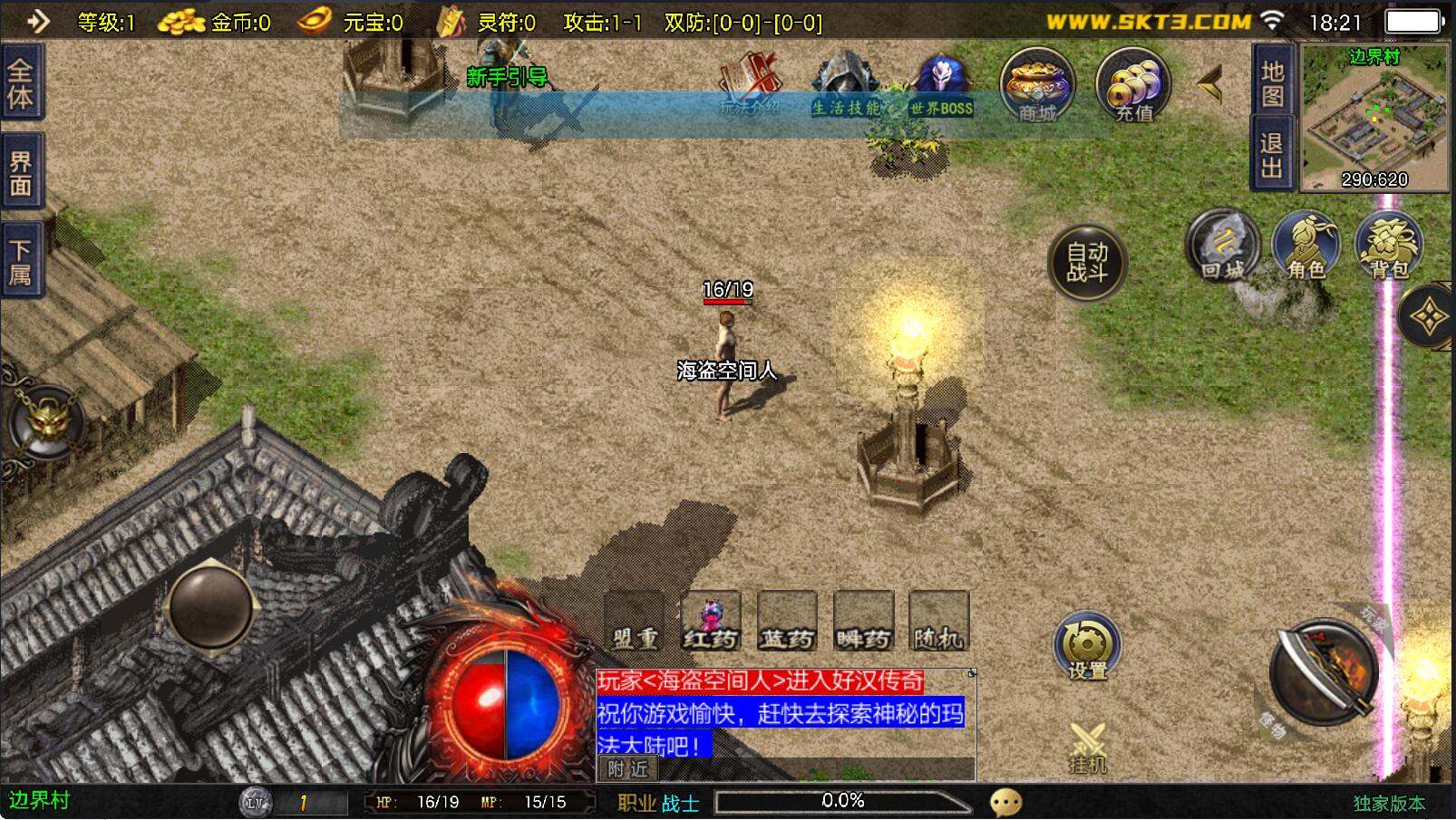The width and height of the screenshot is (1456, 820).
Task: Activate 挂机 idle mode
Action: click(1087, 748)
